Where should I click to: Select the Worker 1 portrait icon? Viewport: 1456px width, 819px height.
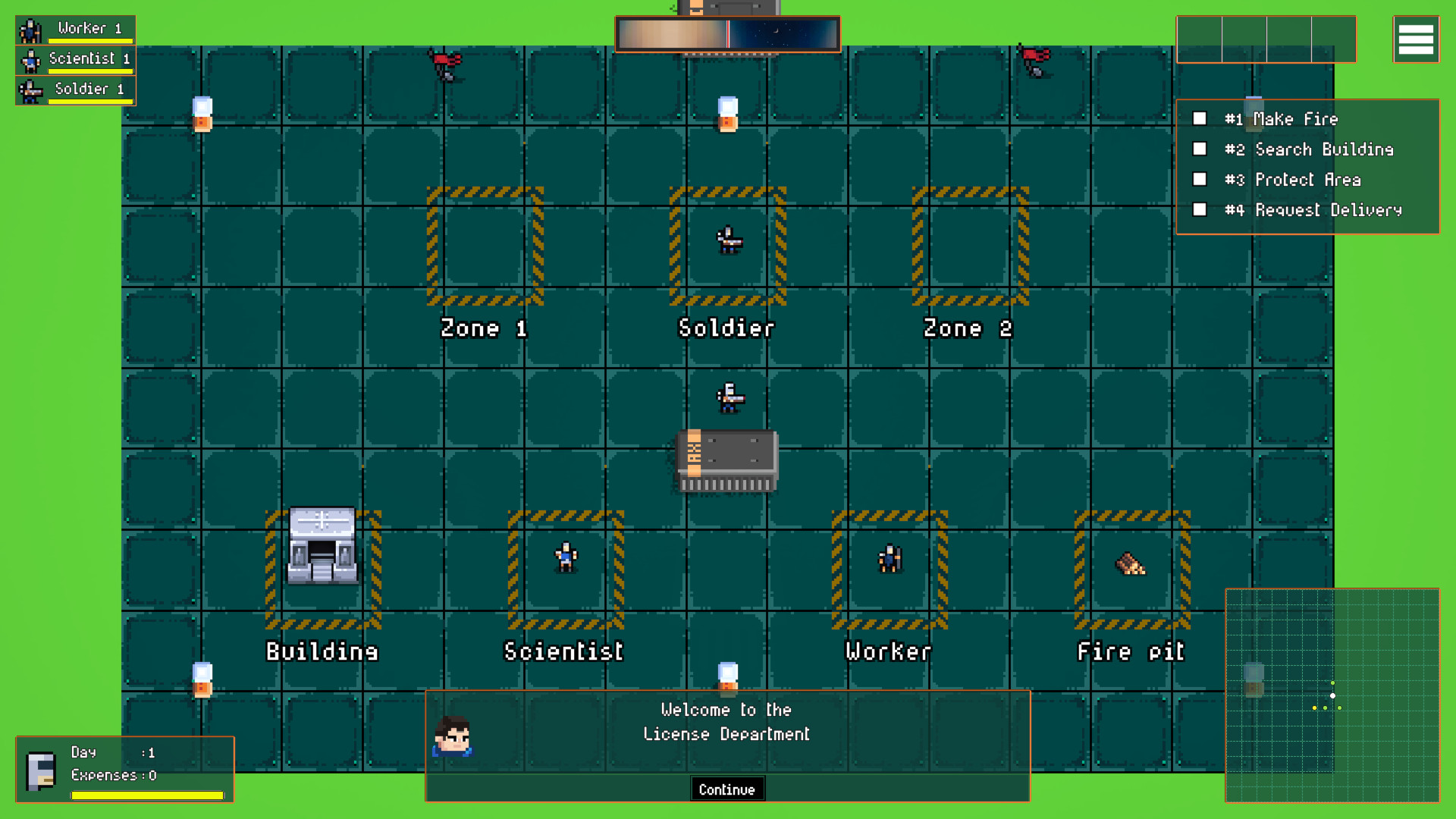[x=30, y=29]
